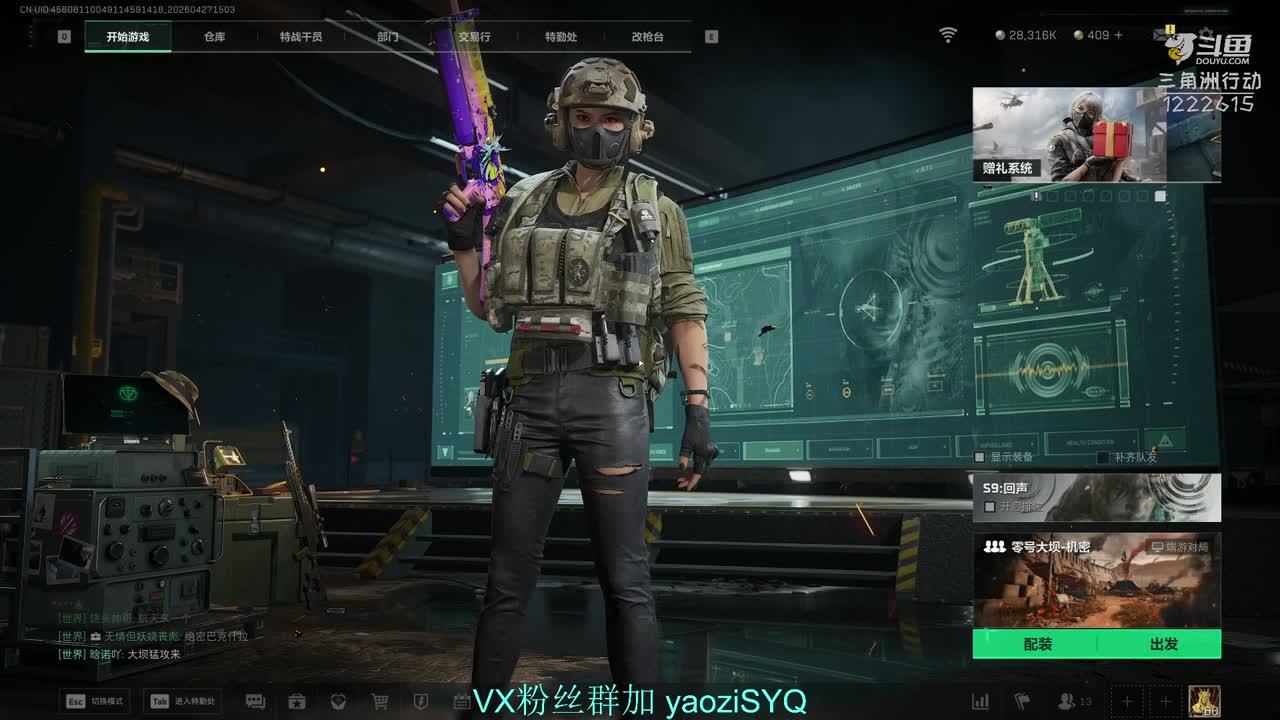Switch to the 改枪台 gunsmith tab
The image size is (1280, 720).
click(647, 37)
